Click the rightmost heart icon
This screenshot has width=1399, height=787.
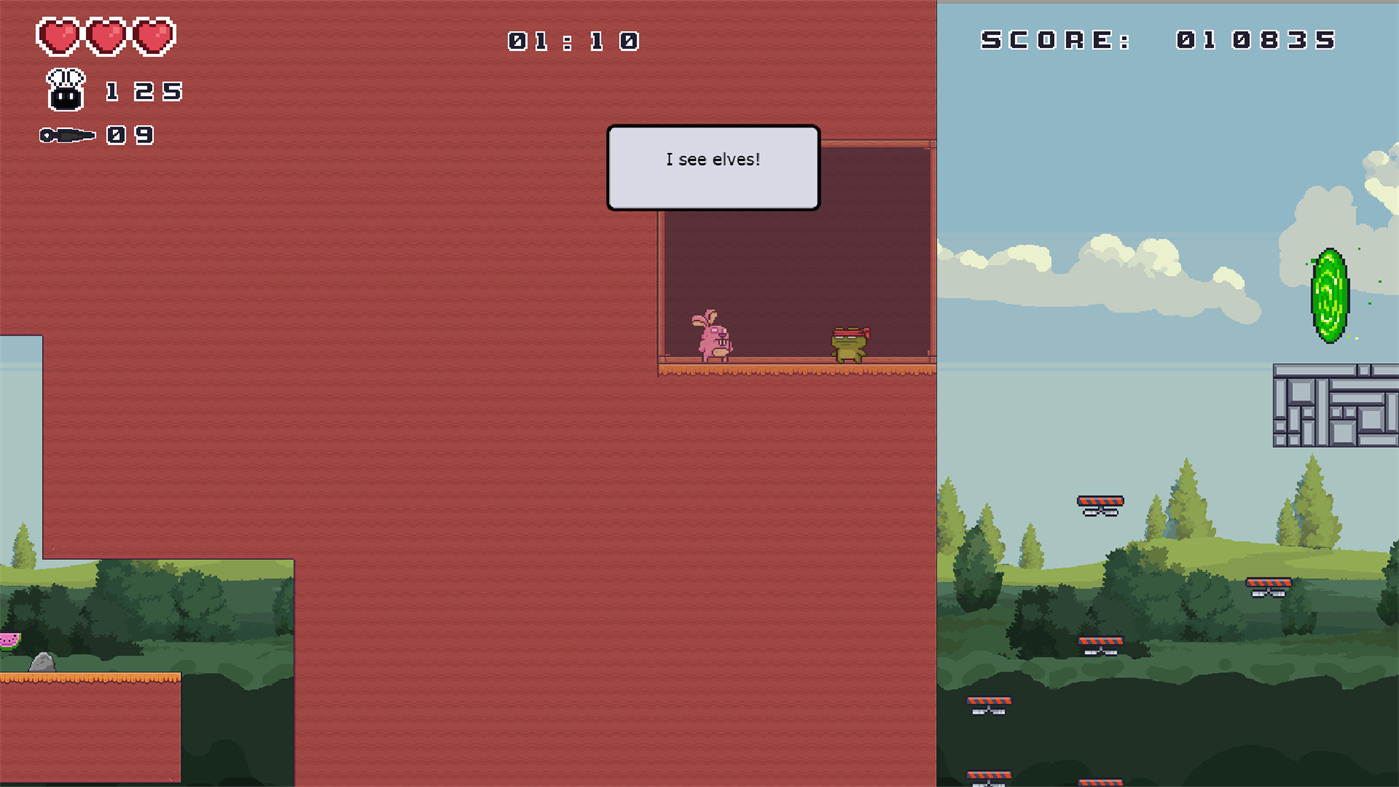[156, 35]
